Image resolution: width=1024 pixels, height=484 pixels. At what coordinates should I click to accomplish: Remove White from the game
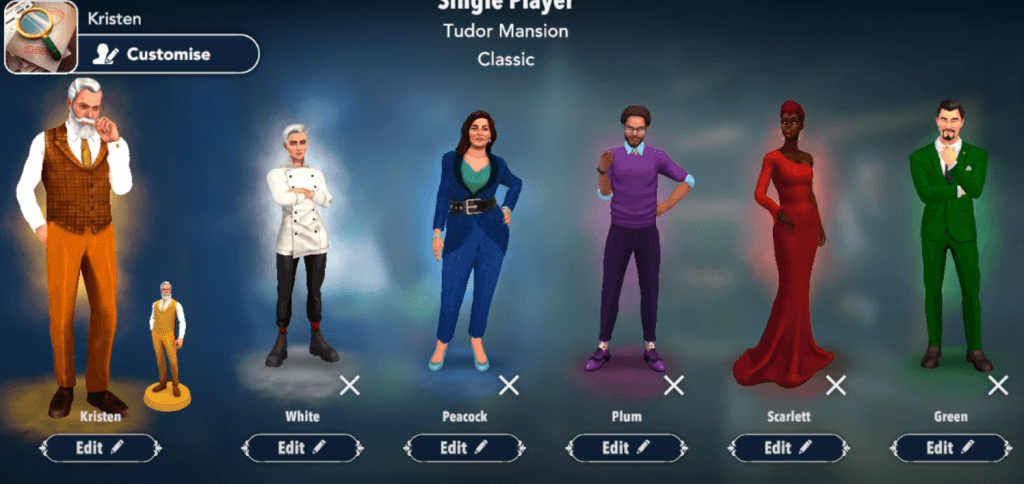pyautogui.click(x=349, y=385)
